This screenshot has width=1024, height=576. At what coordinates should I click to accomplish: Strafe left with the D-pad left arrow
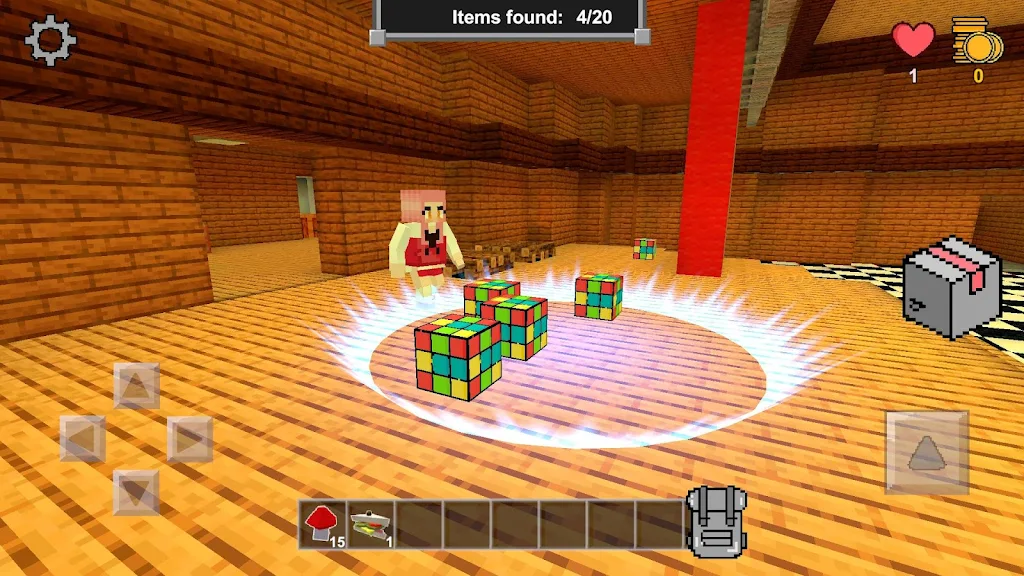83,438
